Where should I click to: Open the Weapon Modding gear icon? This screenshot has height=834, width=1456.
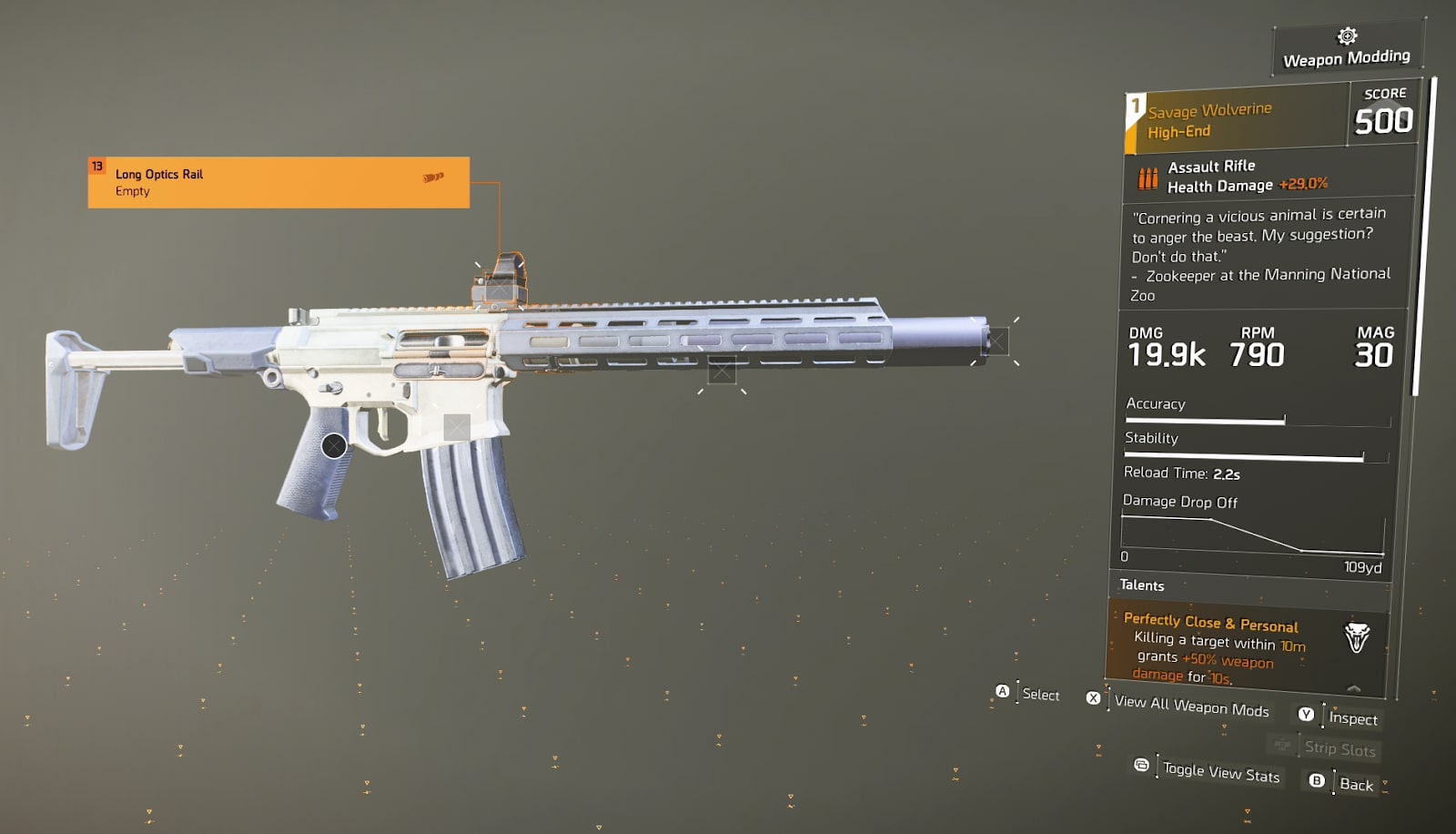tap(1346, 38)
